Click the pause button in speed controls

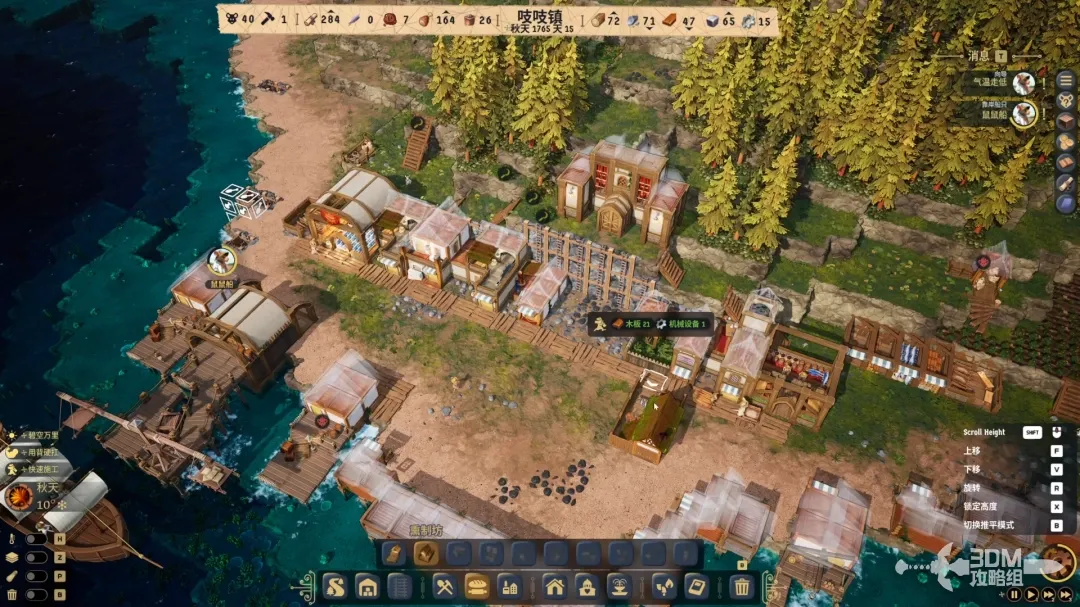point(1013,594)
